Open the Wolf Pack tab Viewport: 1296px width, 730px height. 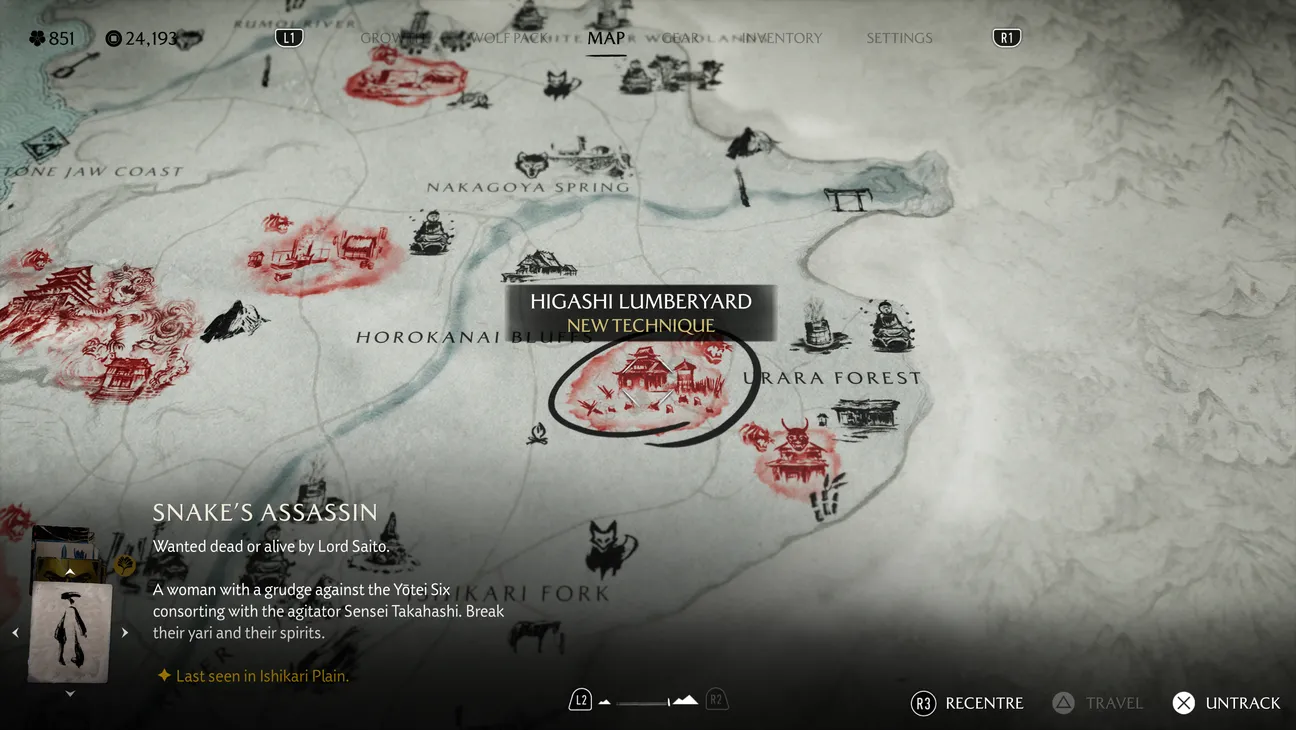tap(509, 38)
